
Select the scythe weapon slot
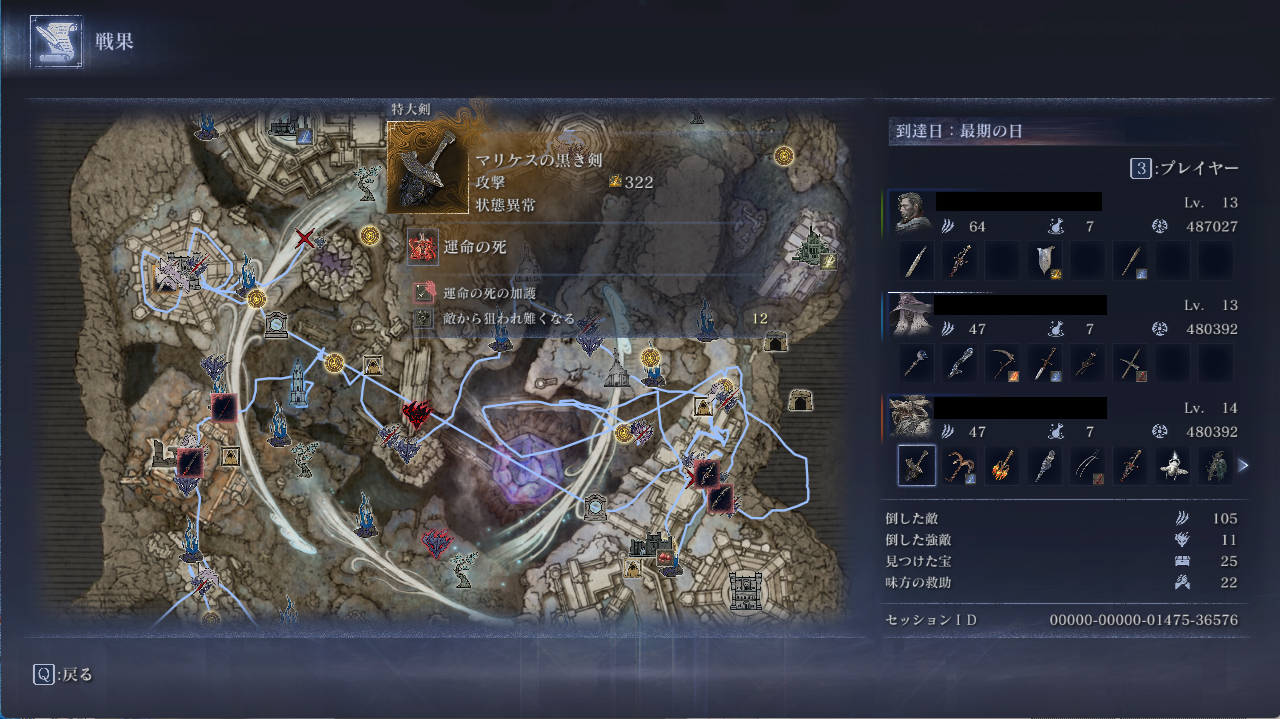point(1002,363)
